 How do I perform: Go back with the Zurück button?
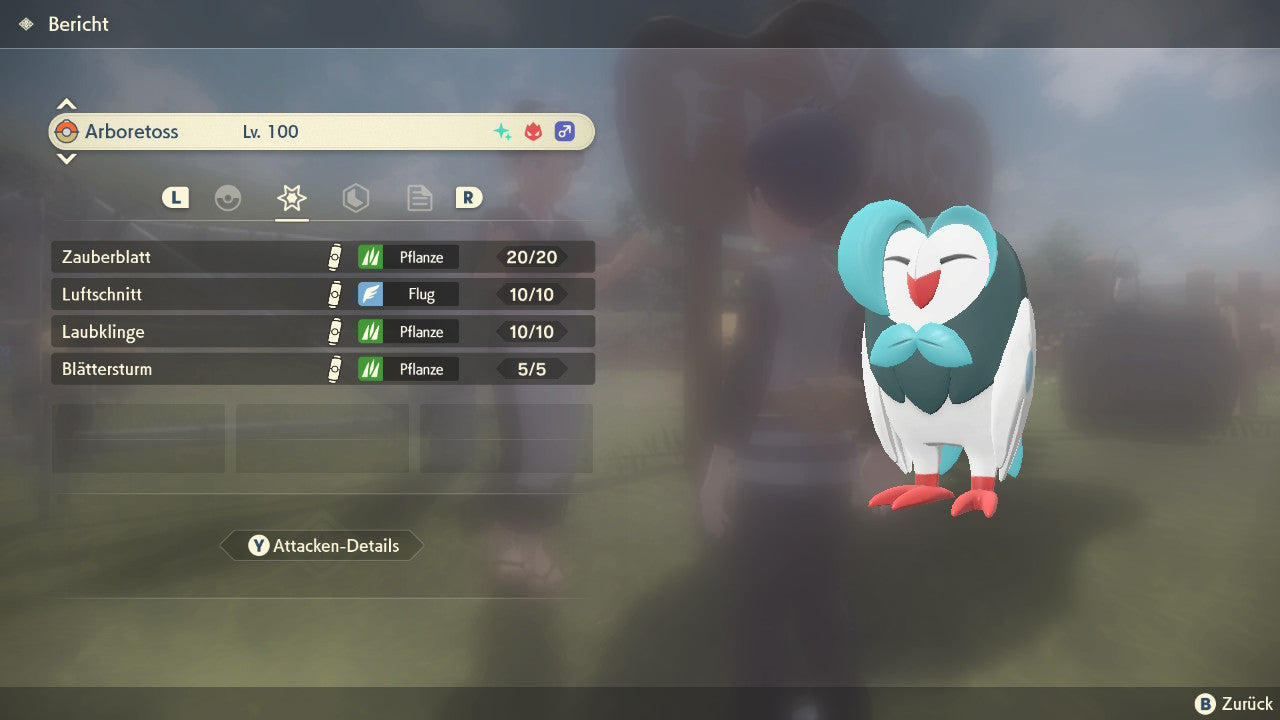pos(1234,704)
